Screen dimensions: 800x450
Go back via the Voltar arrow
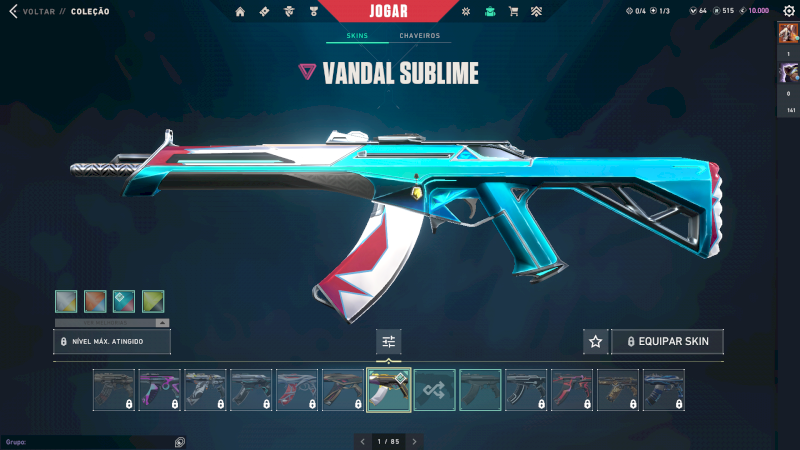pyautogui.click(x=14, y=11)
